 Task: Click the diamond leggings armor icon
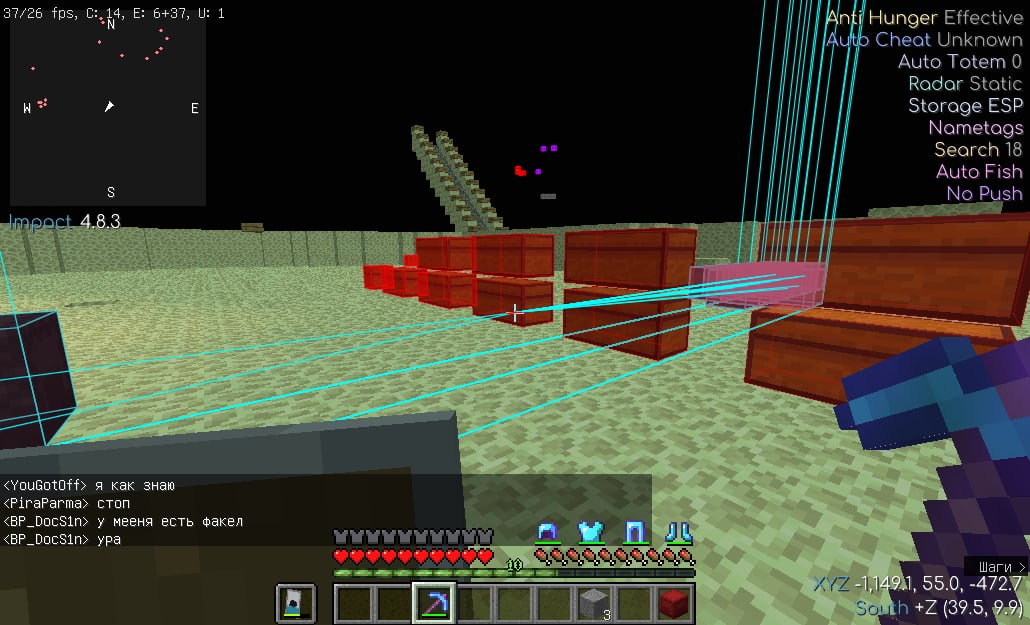(x=634, y=531)
